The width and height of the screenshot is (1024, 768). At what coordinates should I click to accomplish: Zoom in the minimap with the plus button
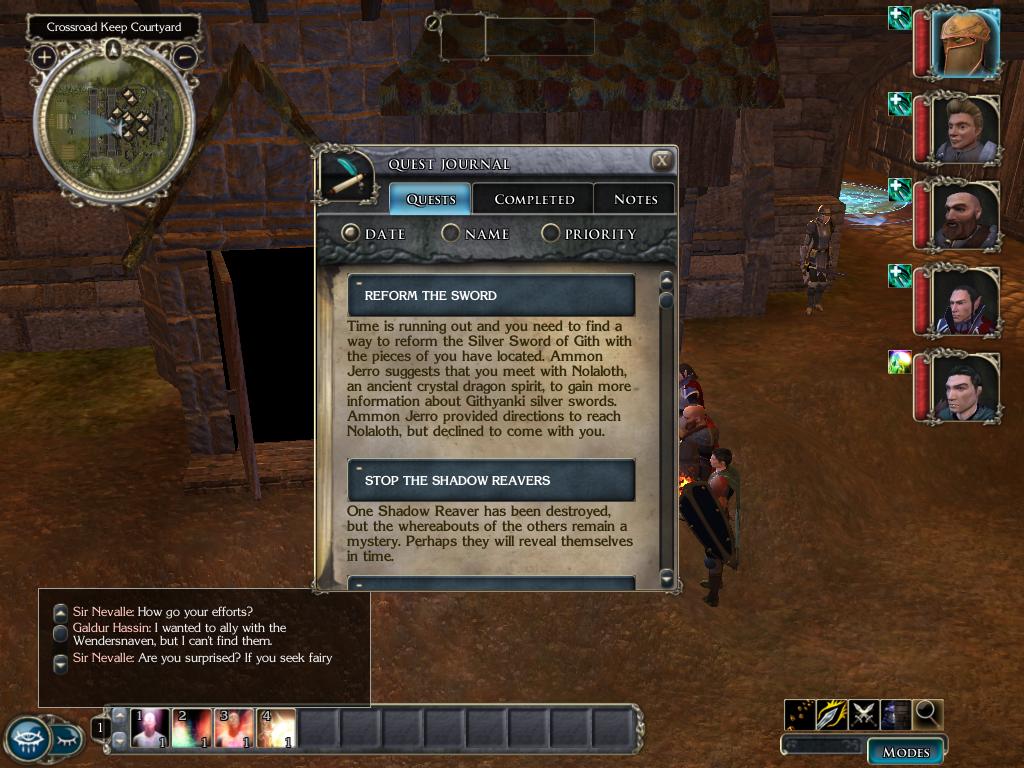click(x=44, y=57)
